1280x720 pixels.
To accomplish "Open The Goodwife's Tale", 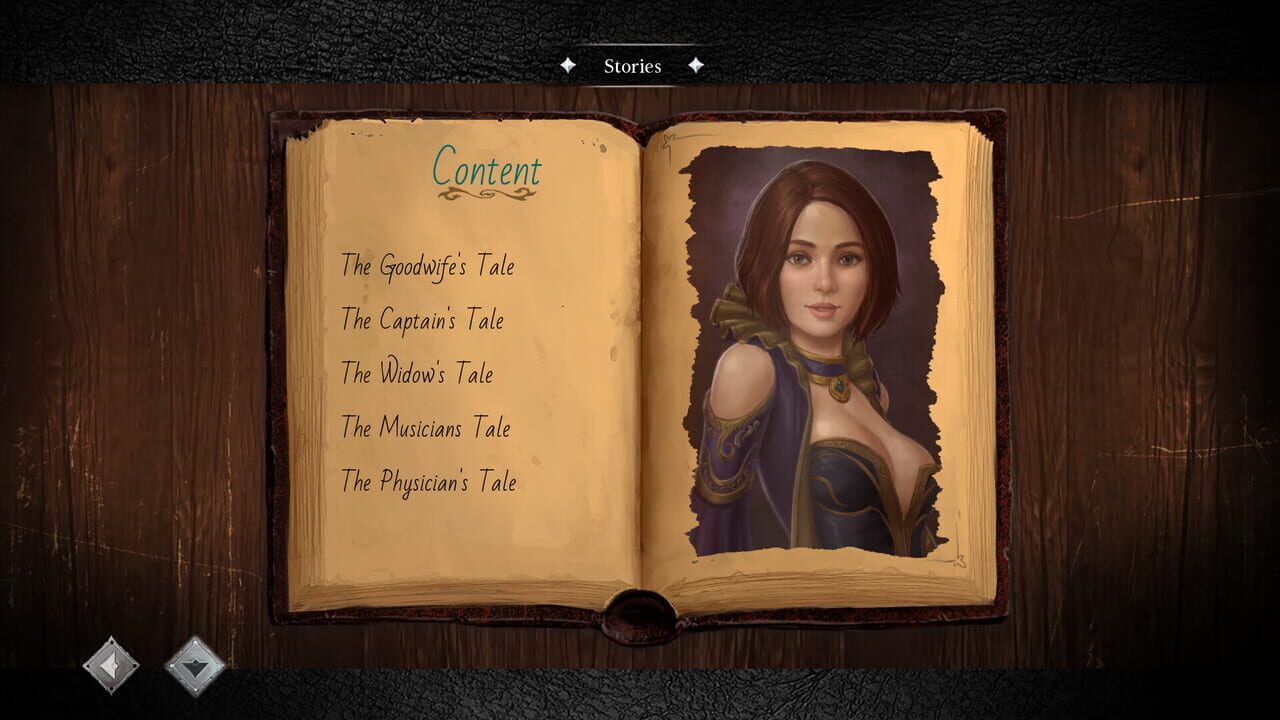I will tap(428, 266).
